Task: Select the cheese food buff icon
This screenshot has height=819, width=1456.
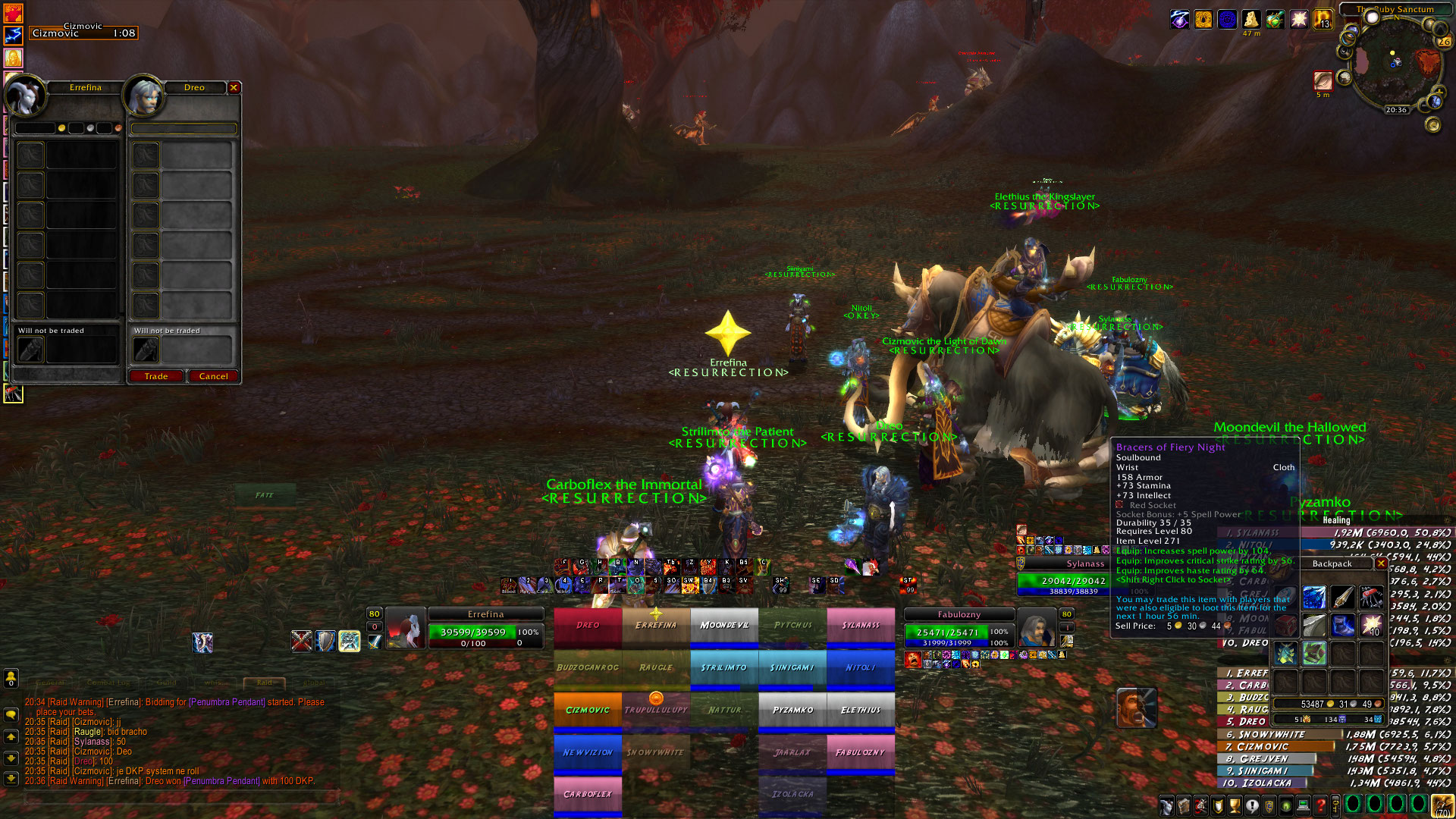Action: pos(1250,20)
